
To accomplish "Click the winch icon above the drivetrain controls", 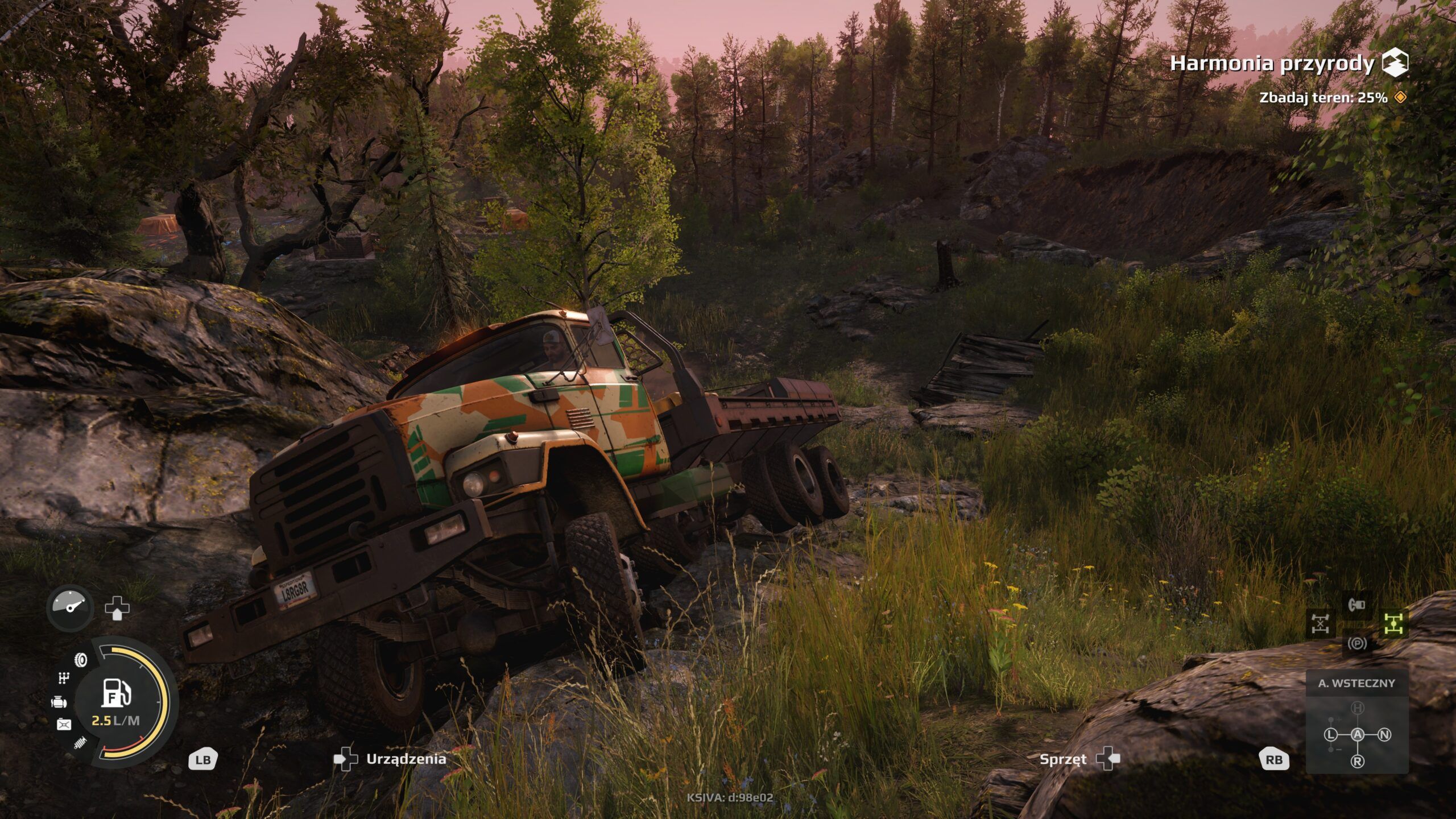I will [1356, 605].
